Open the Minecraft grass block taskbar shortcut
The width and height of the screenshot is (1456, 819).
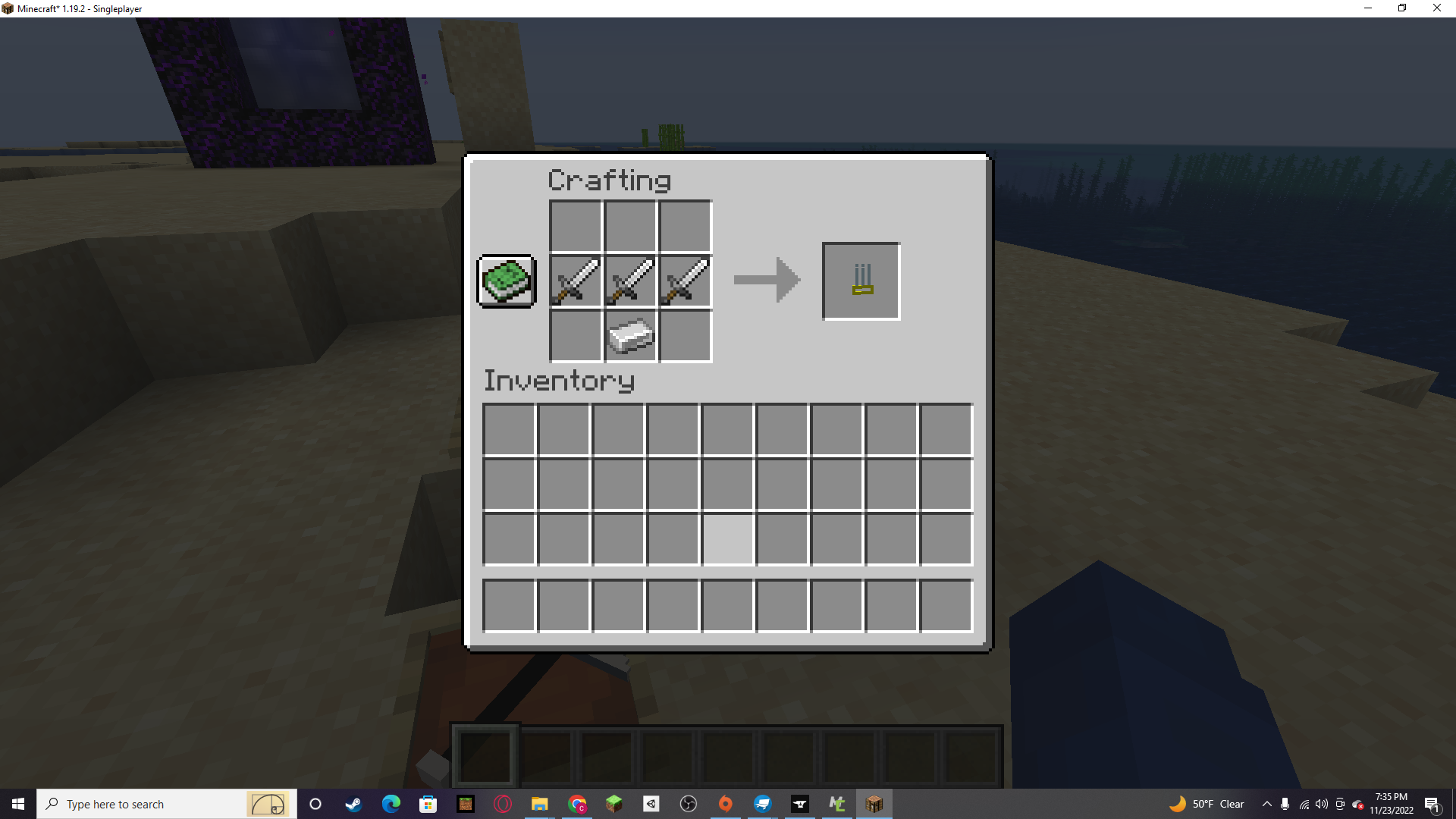coord(613,804)
